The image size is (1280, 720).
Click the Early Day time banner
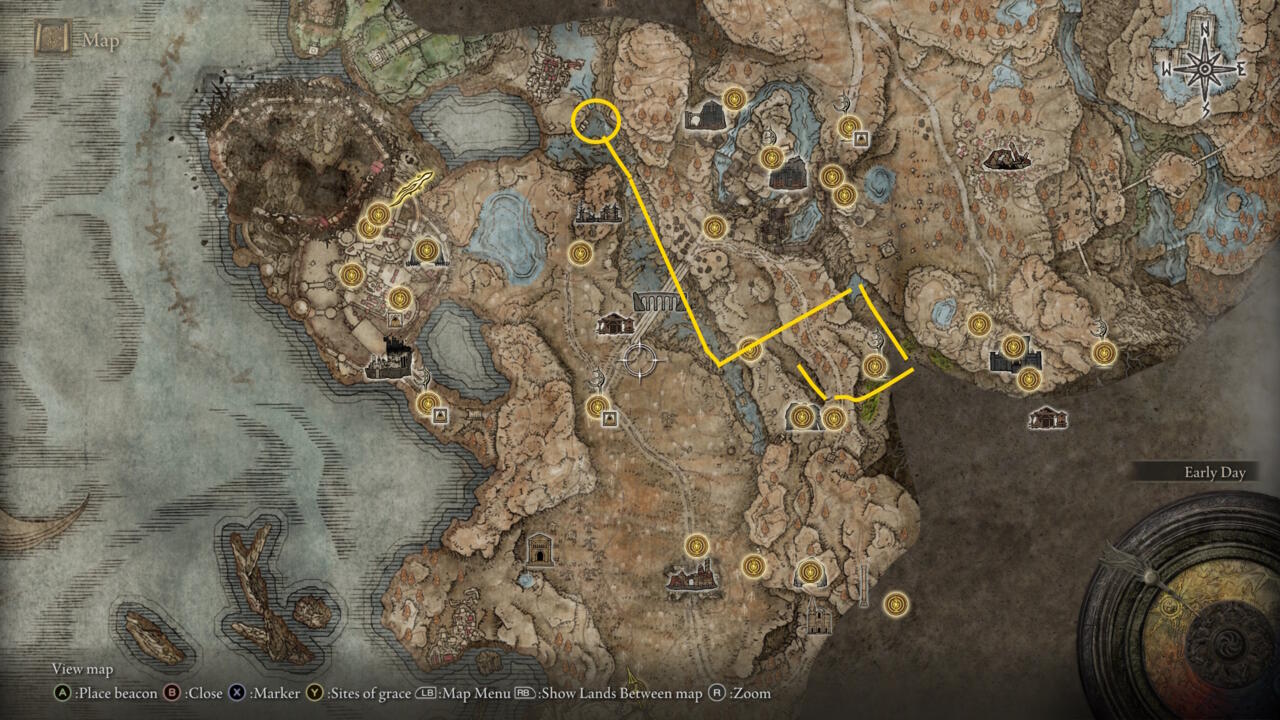[1215, 472]
